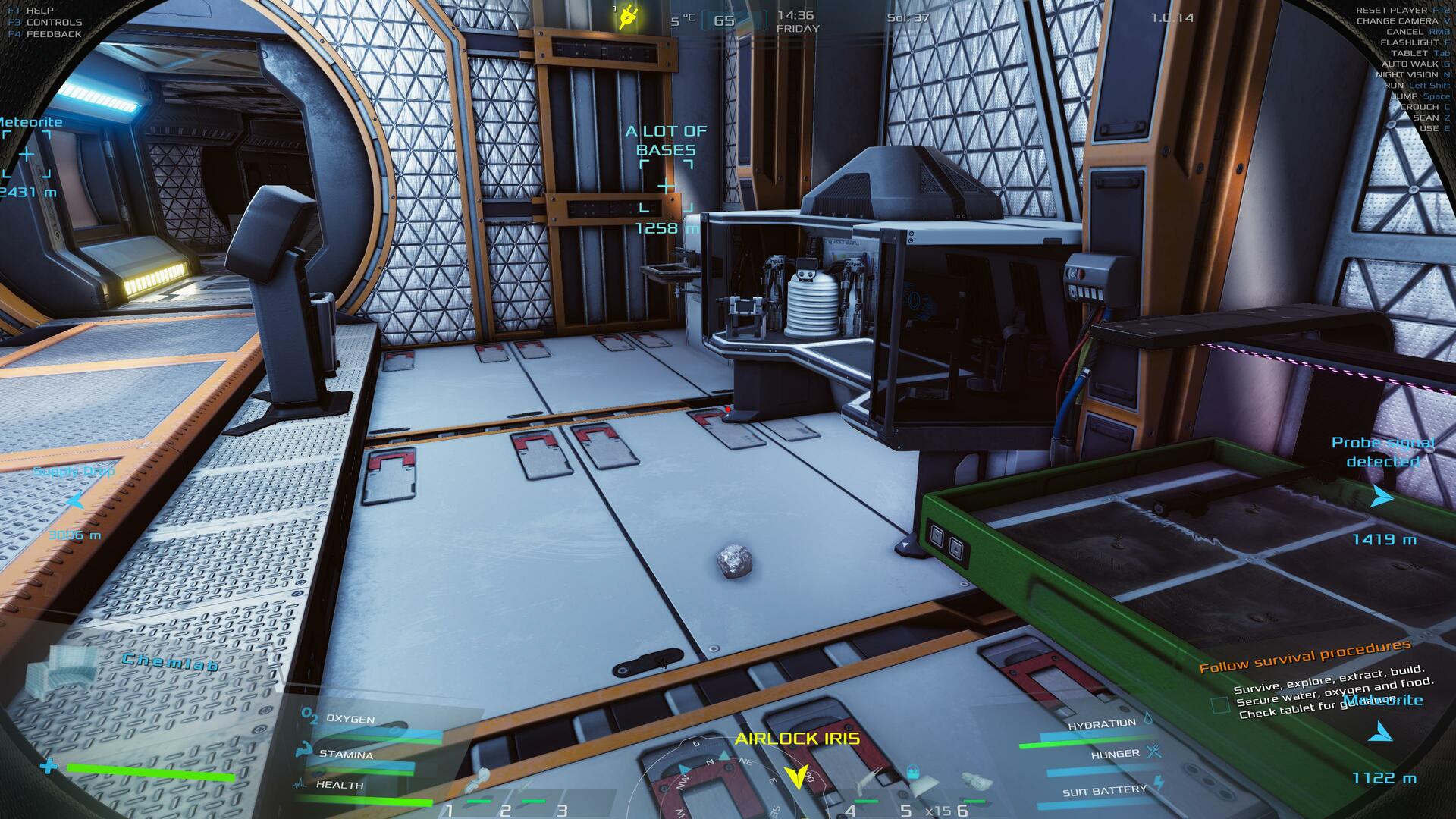
Task: Pick the item in hotbar slot 6
Action: tap(973, 781)
